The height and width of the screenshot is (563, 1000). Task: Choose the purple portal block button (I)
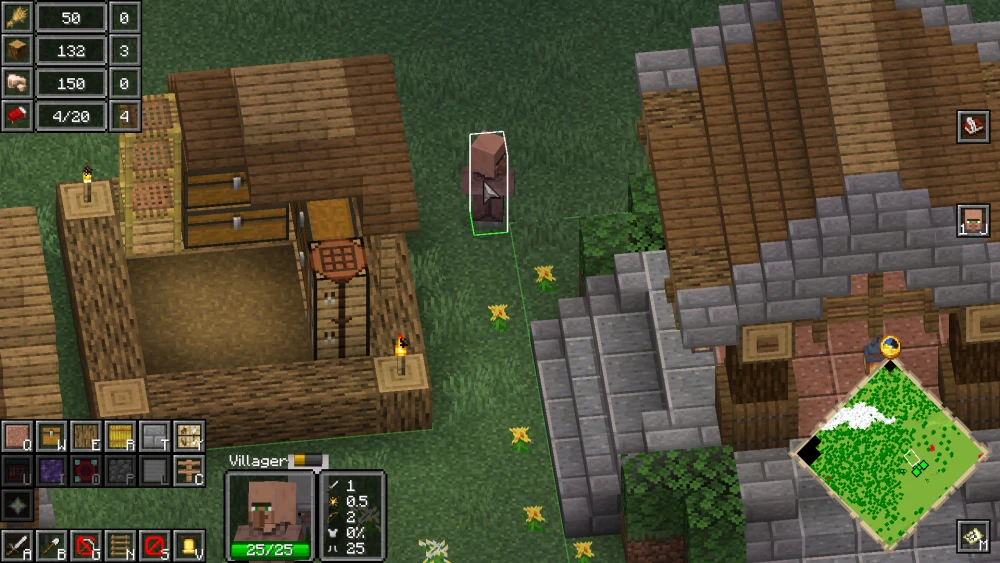click(x=51, y=470)
